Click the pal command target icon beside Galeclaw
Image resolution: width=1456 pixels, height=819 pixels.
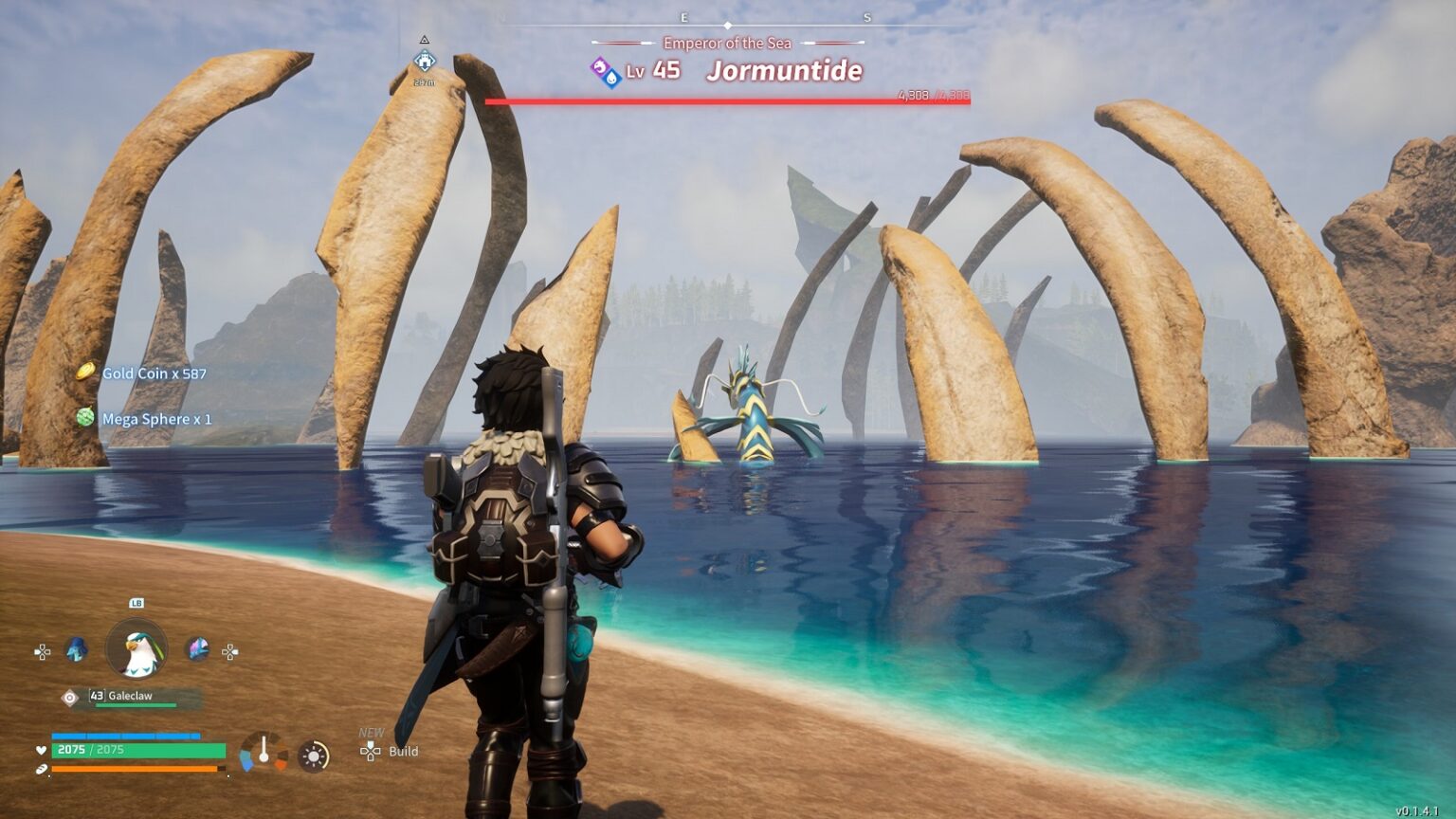click(69, 698)
